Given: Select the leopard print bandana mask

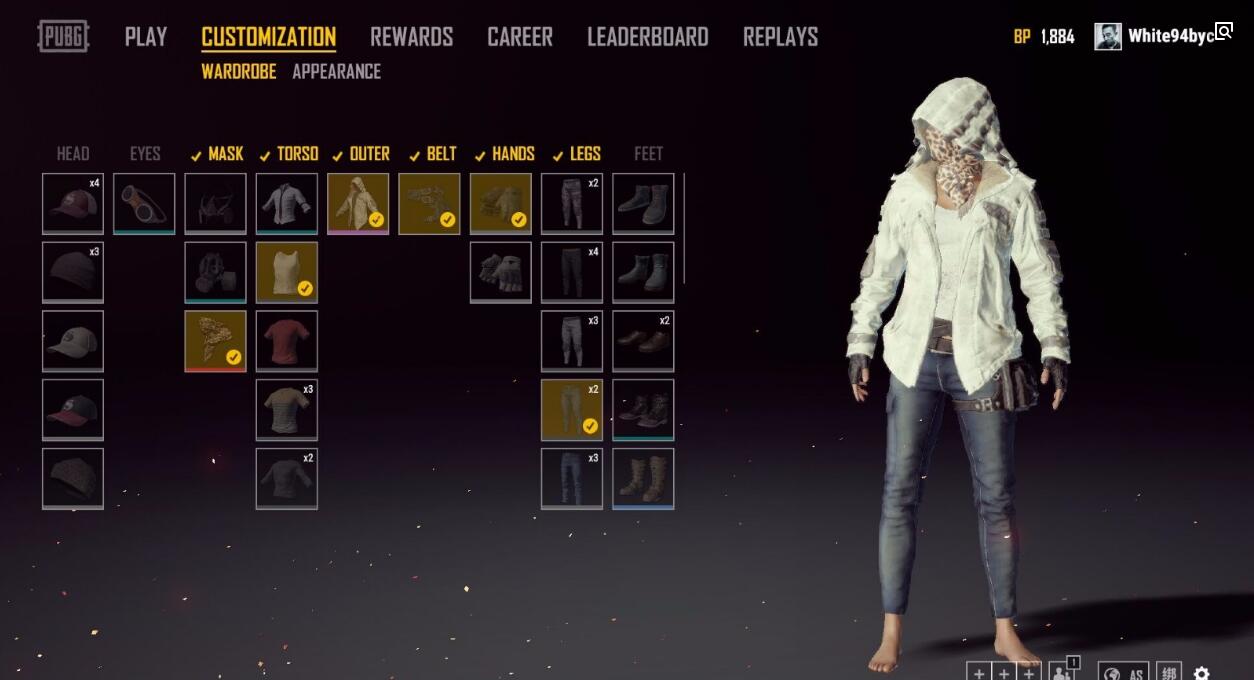Looking at the screenshot, I should coord(215,341).
